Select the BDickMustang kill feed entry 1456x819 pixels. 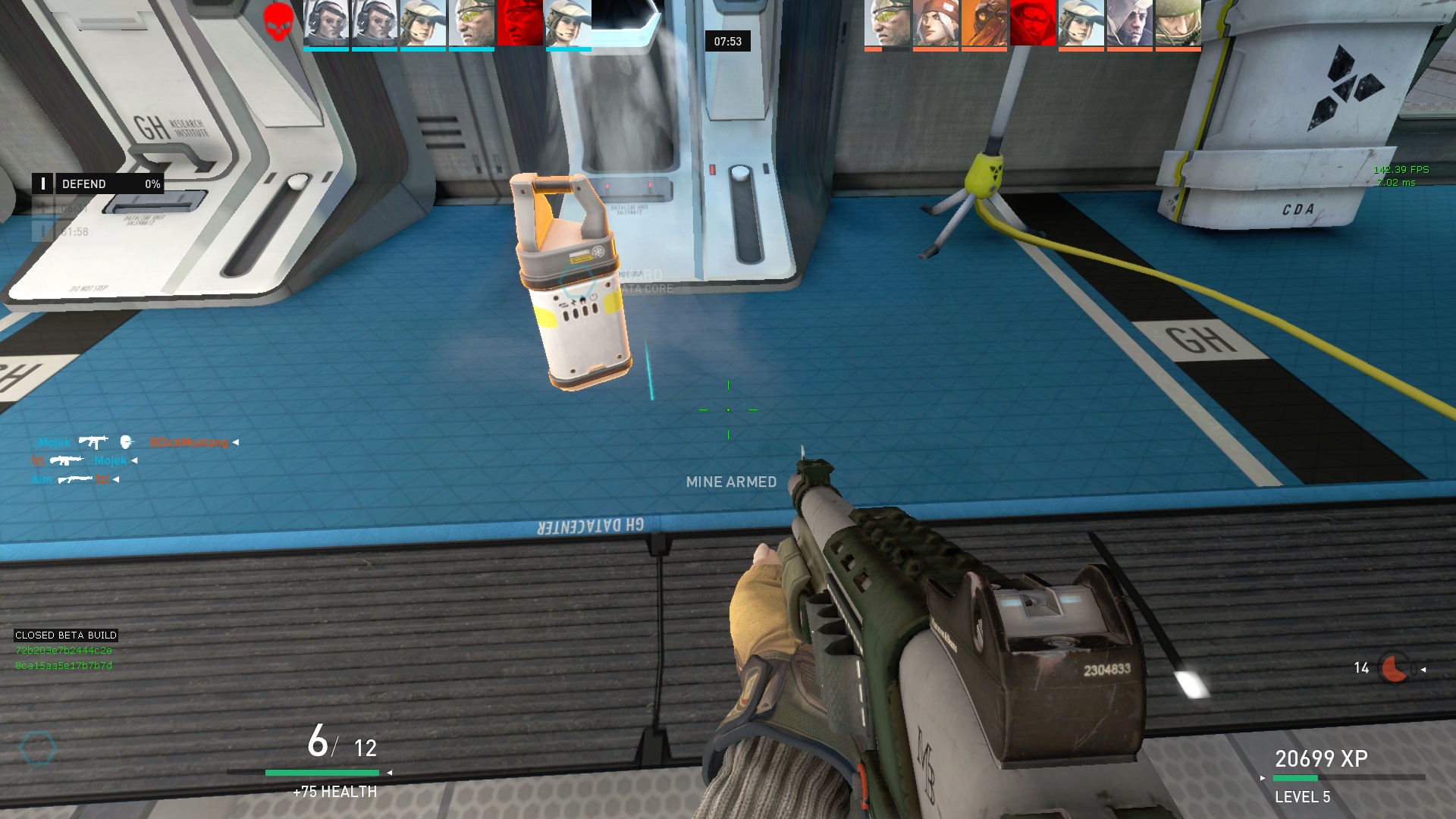(x=189, y=442)
